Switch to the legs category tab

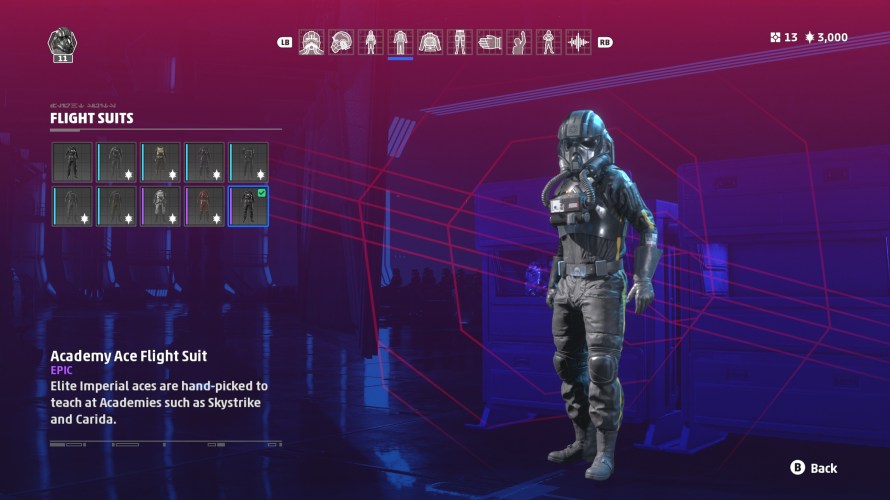[x=460, y=42]
